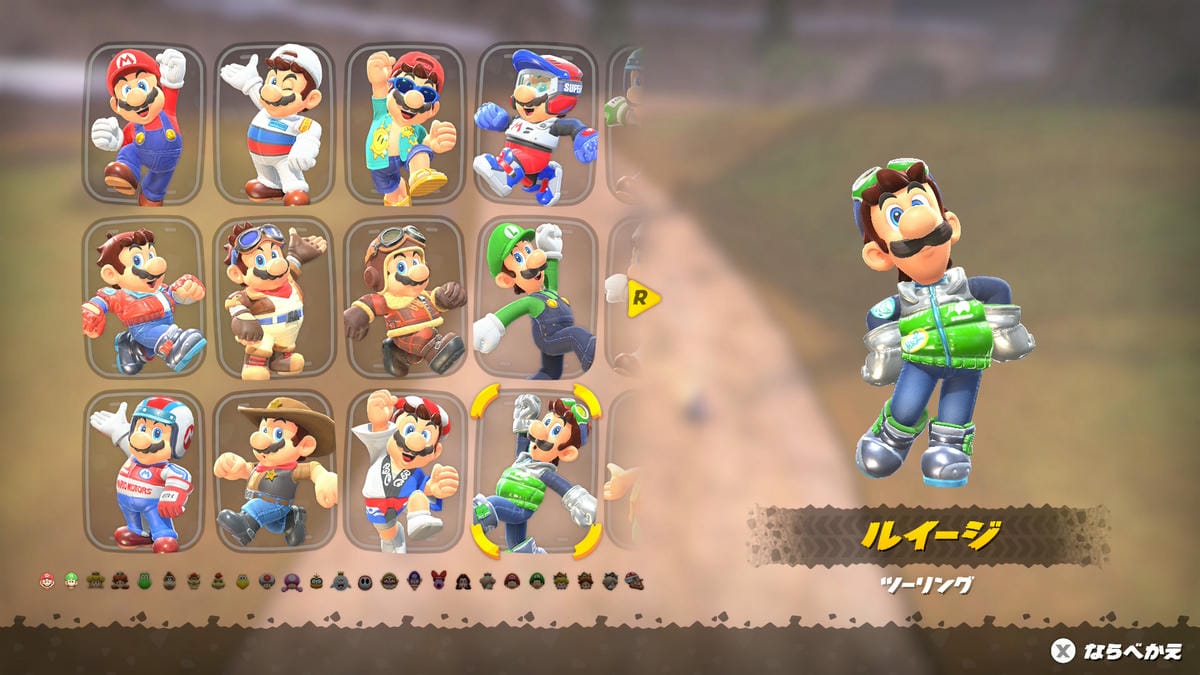This screenshot has height=675, width=1200.
Task: Choose winking Mario in white cap outfit
Action: [274, 124]
